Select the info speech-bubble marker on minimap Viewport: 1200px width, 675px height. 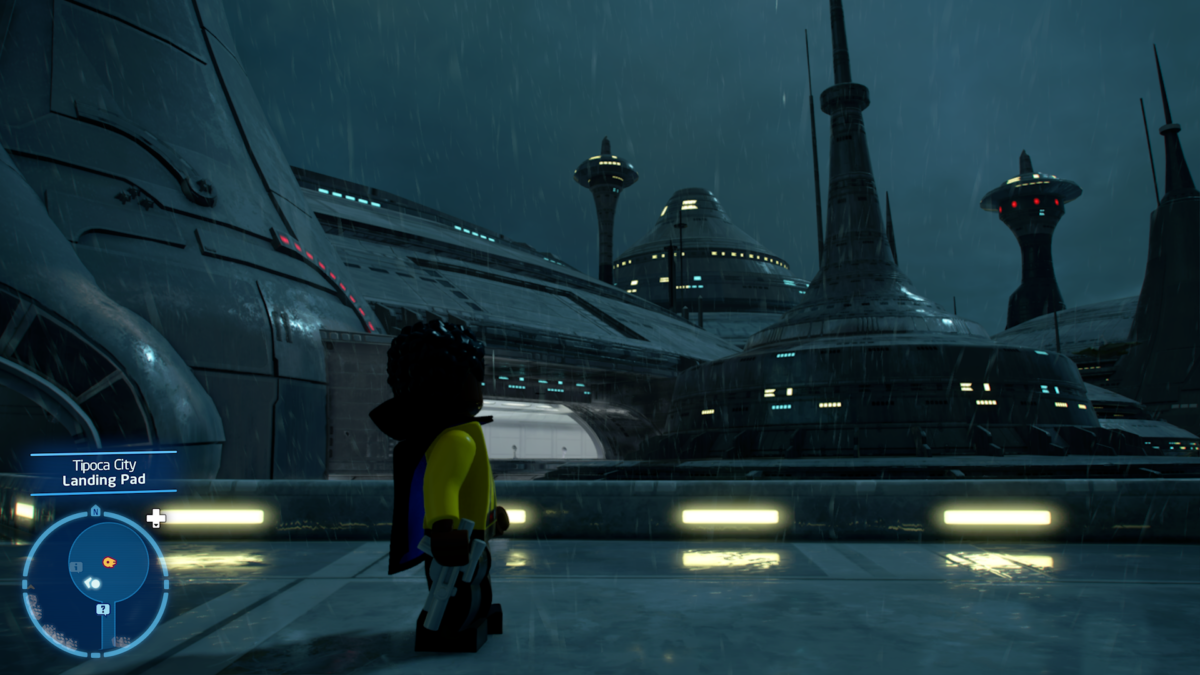click(x=76, y=567)
